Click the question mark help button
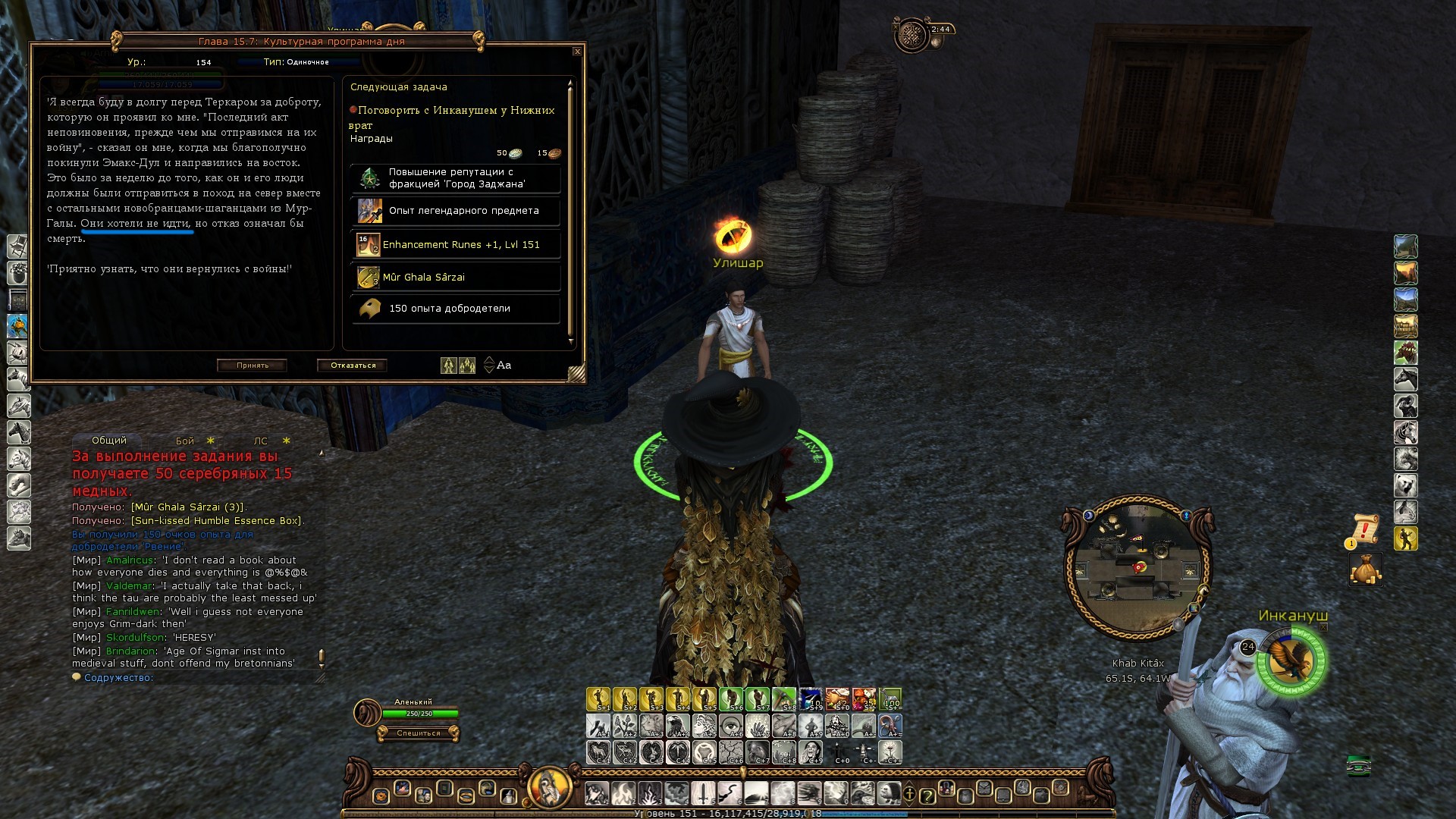1456x819 pixels. [x=927, y=795]
